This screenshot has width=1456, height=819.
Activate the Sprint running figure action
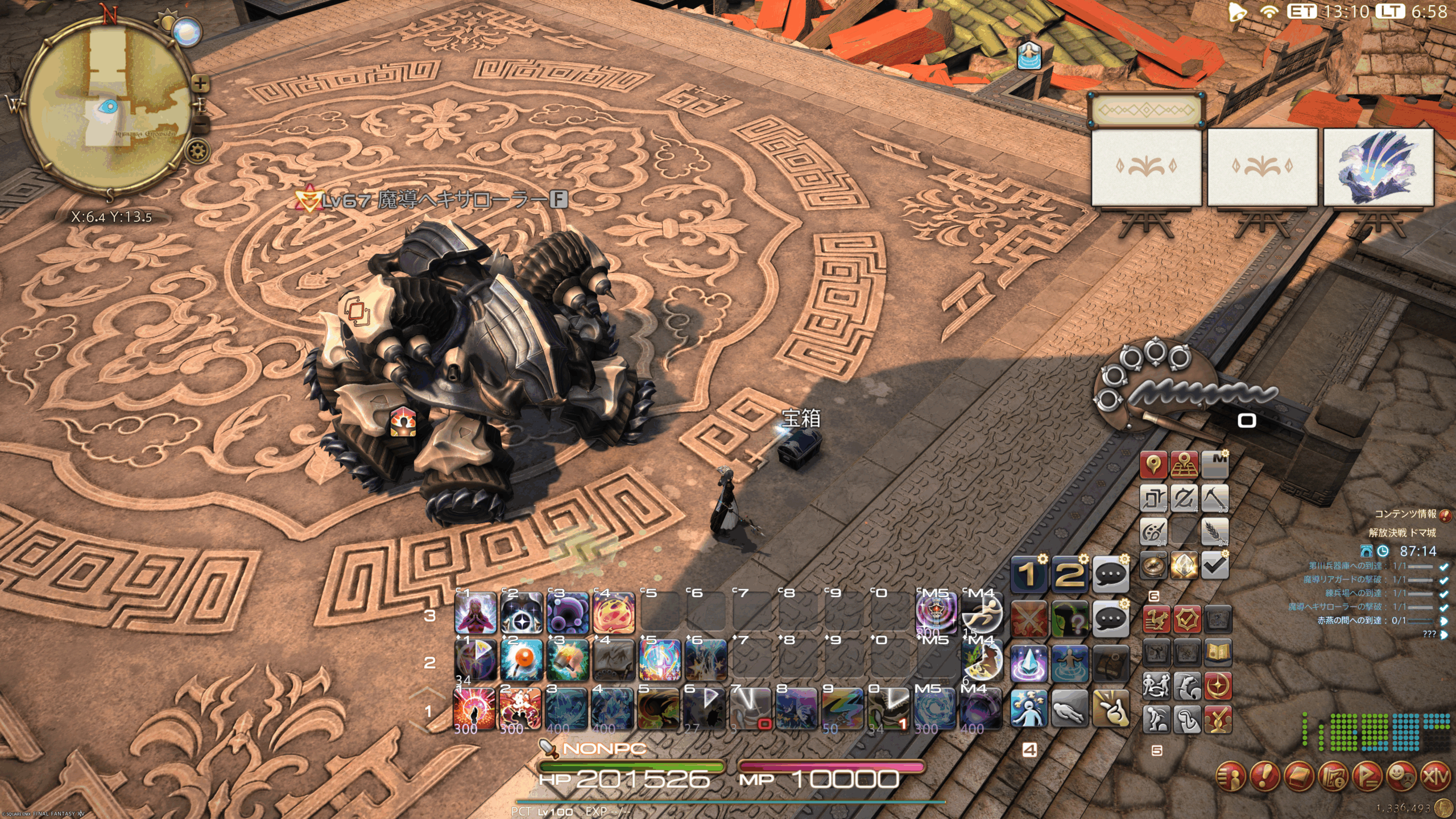[982, 614]
